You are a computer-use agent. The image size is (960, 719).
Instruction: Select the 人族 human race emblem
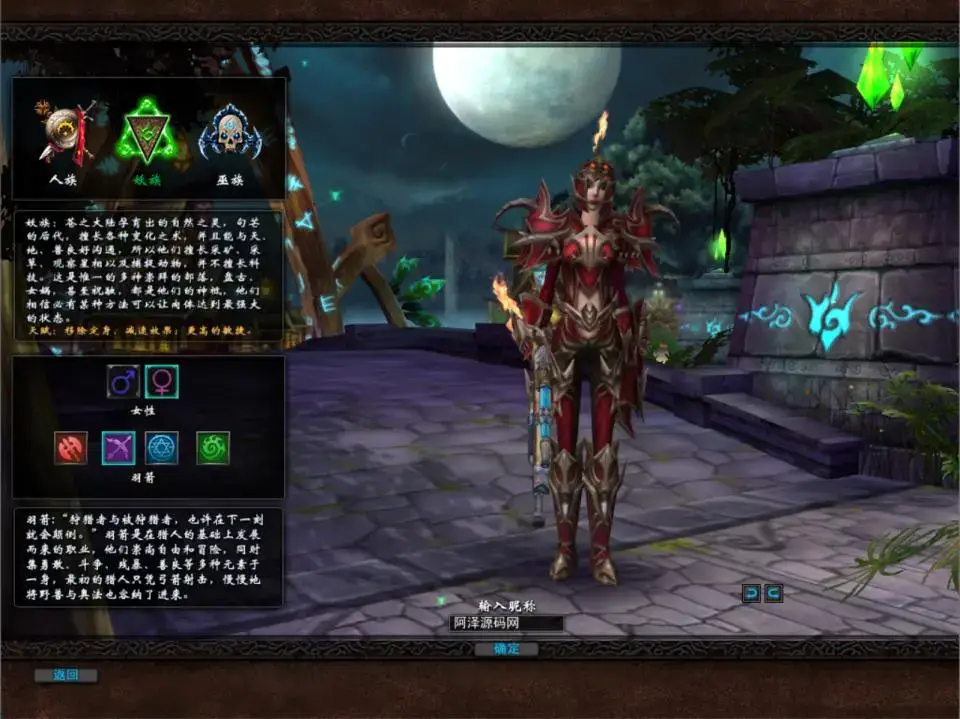[x=65, y=133]
